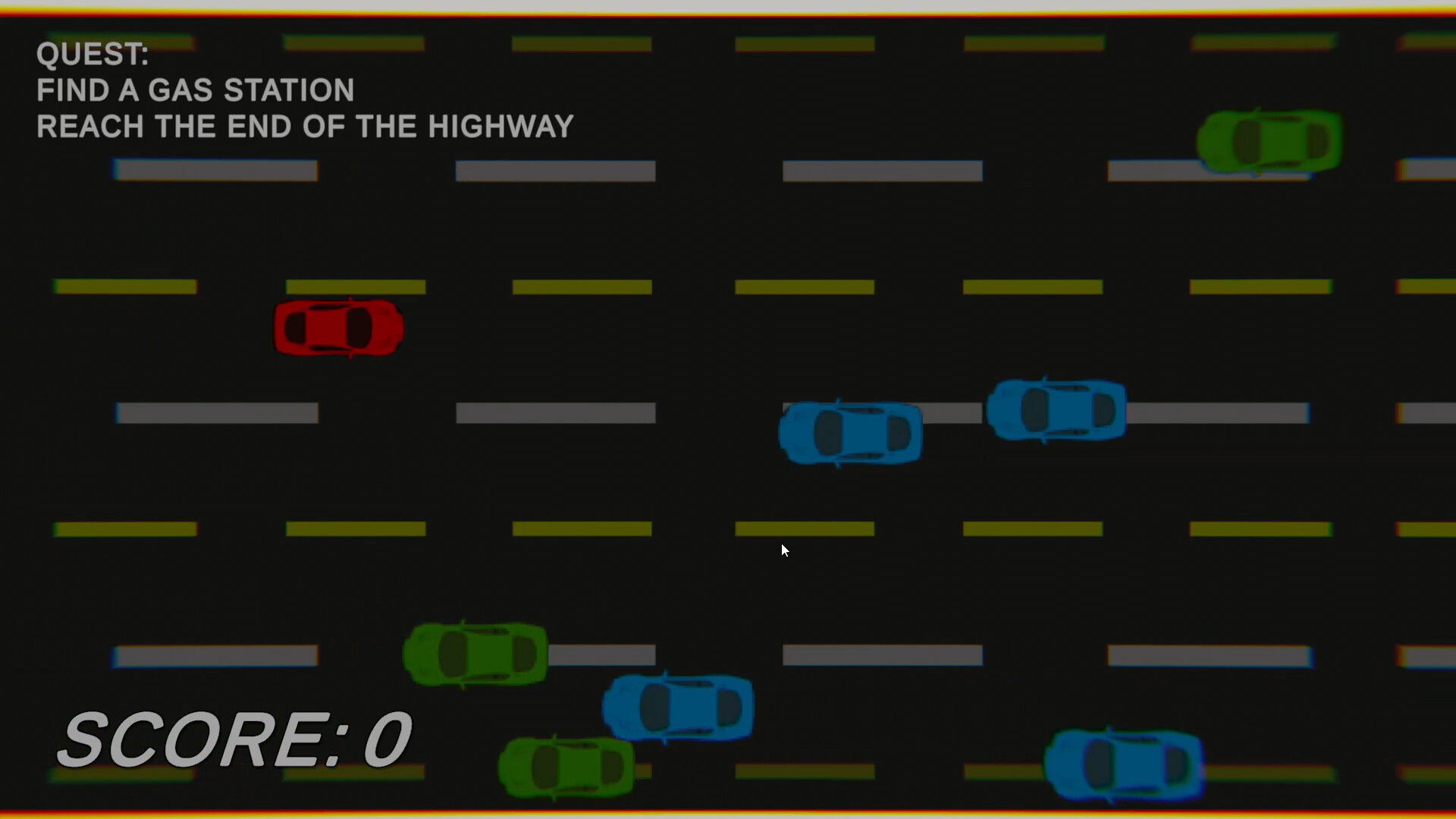Click the blue car in the lower middle lane
Screen dimensions: 1456x819
point(677,707)
